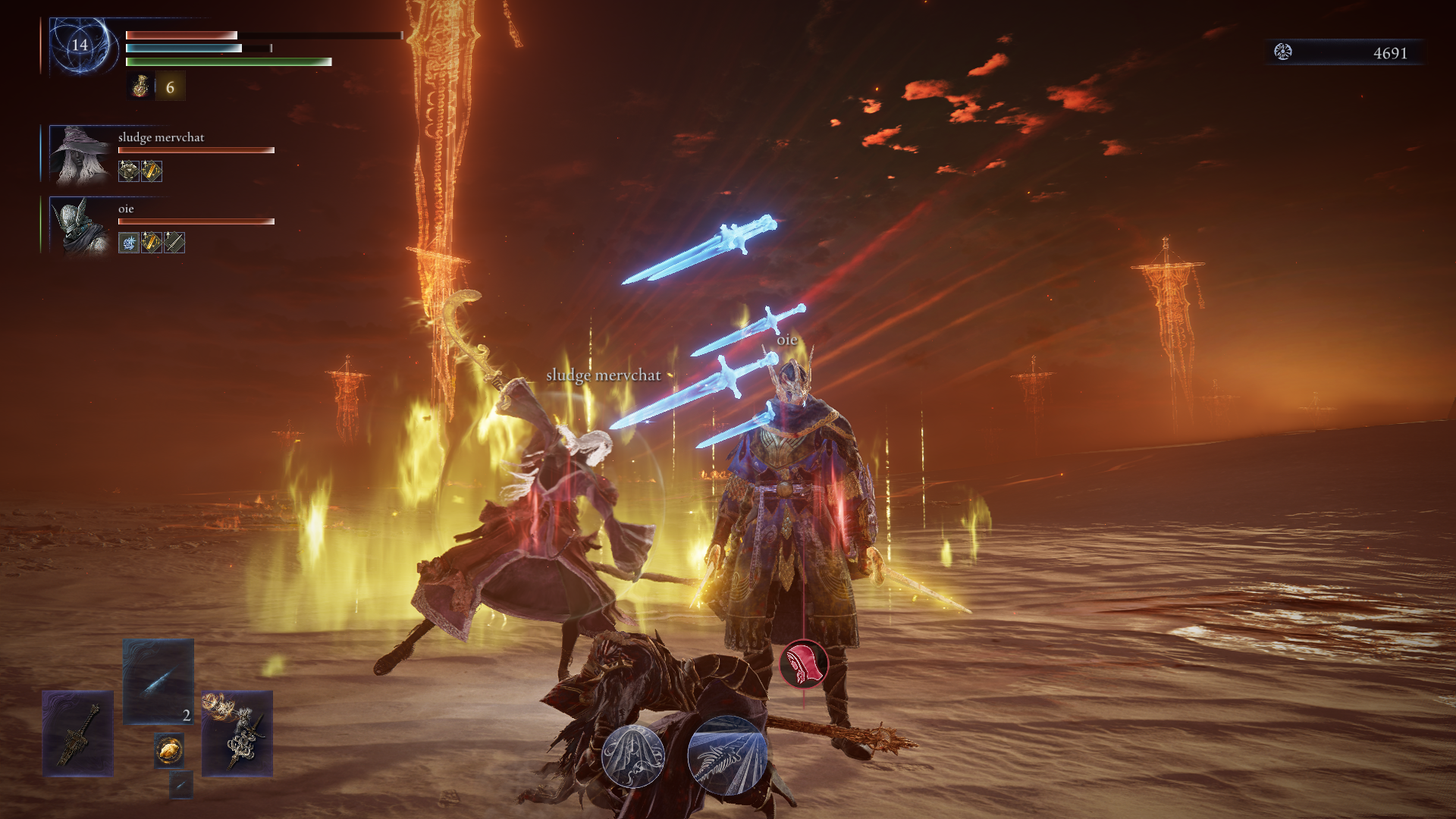
Task: Select the tiny blue shard slot below the golden lump
Action: click(x=181, y=785)
